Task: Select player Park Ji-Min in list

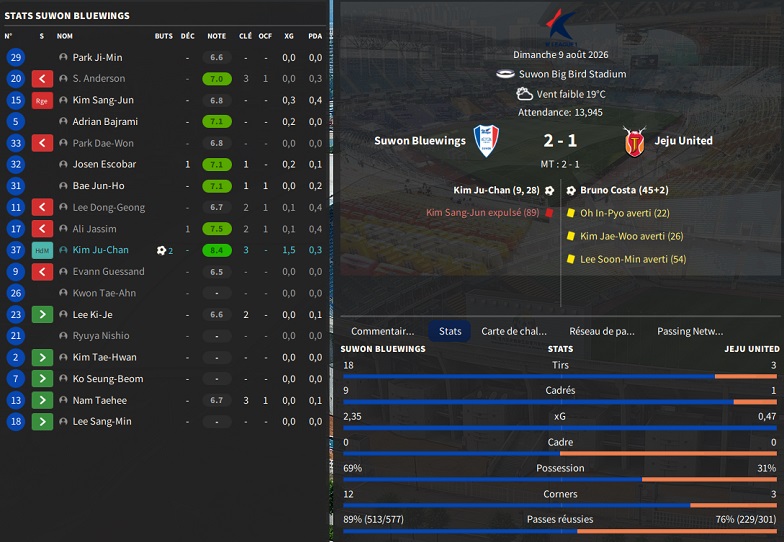Action: (x=97, y=58)
